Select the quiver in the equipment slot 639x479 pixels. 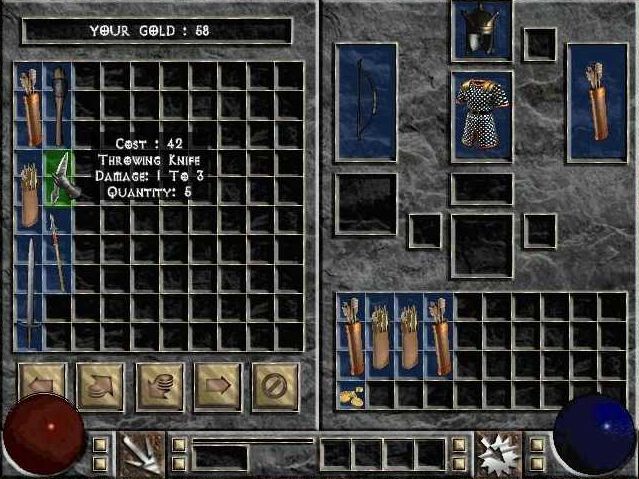point(597,102)
